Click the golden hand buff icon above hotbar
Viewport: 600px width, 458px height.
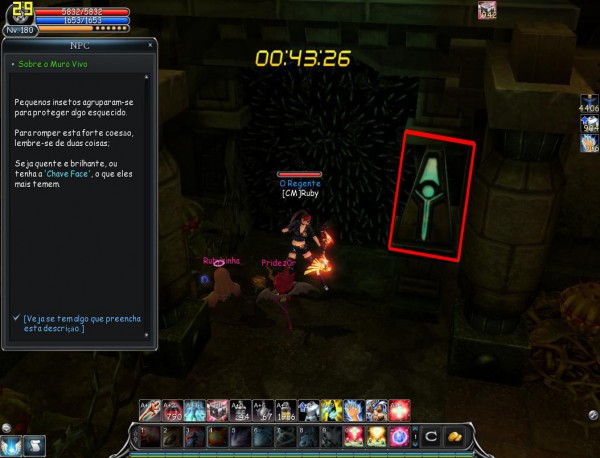click(x=354, y=410)
